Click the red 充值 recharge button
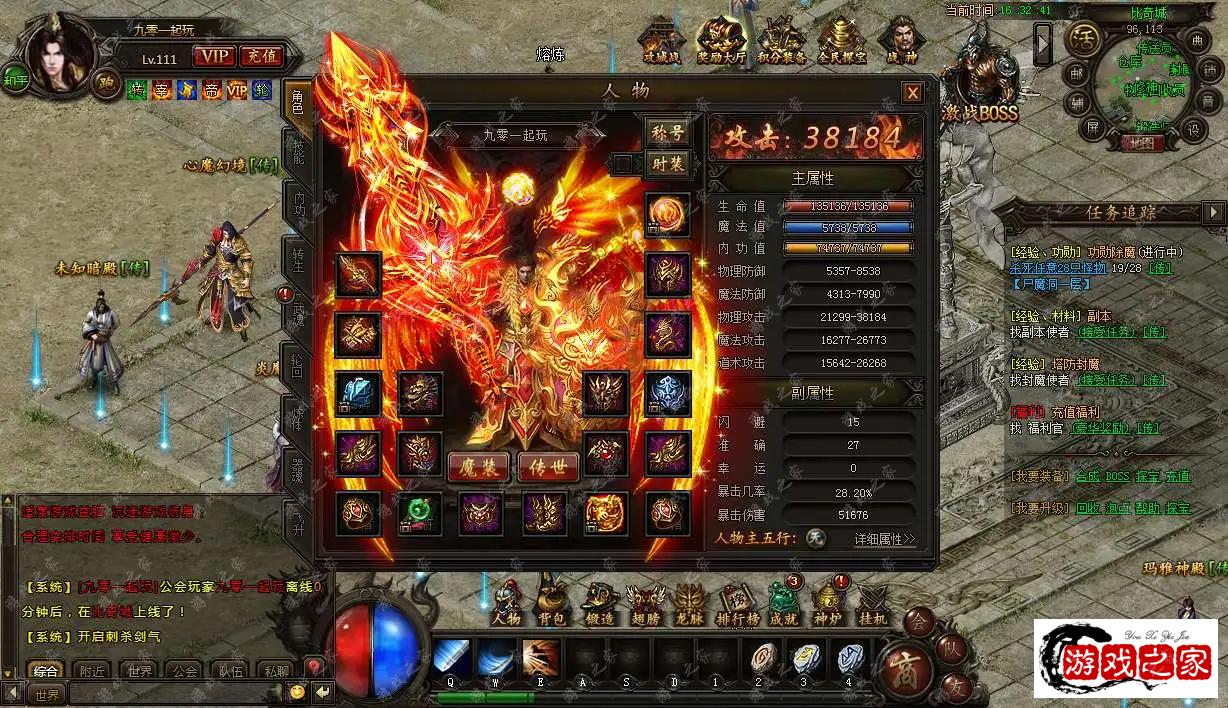 point(262,57)
